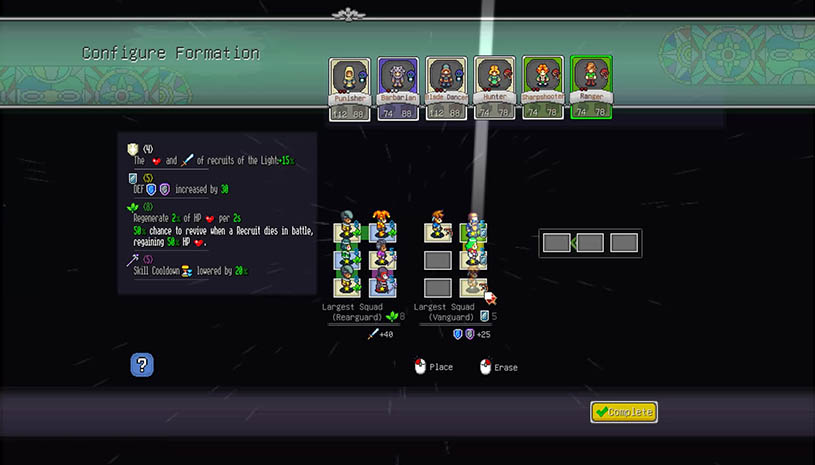Image resolution: width=815 pixels, height=465 pixels.
Task: Select the Punisher recruit card
Action: (349, 87)
